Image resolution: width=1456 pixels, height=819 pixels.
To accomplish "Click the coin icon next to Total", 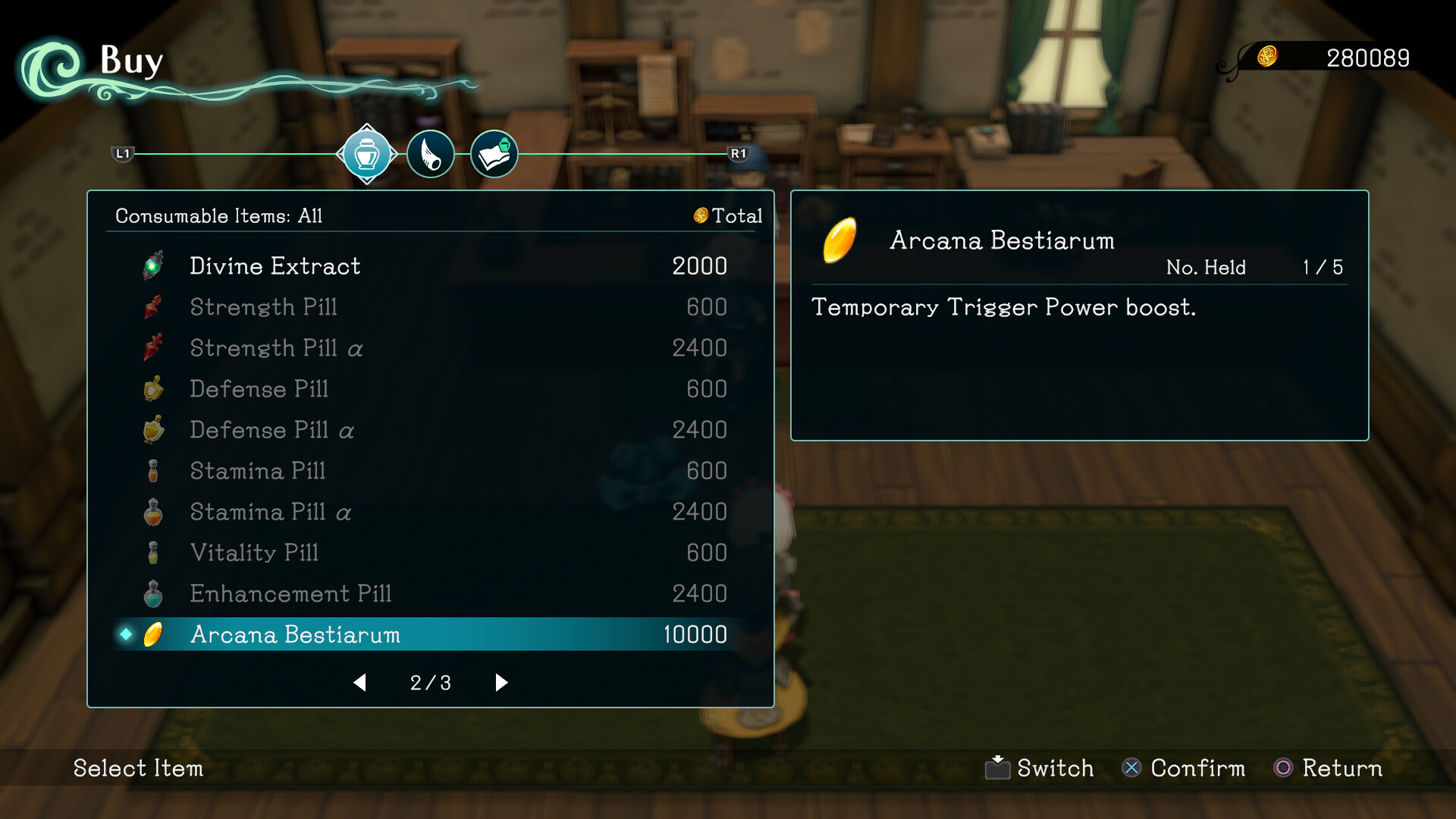I will (701, 215).
